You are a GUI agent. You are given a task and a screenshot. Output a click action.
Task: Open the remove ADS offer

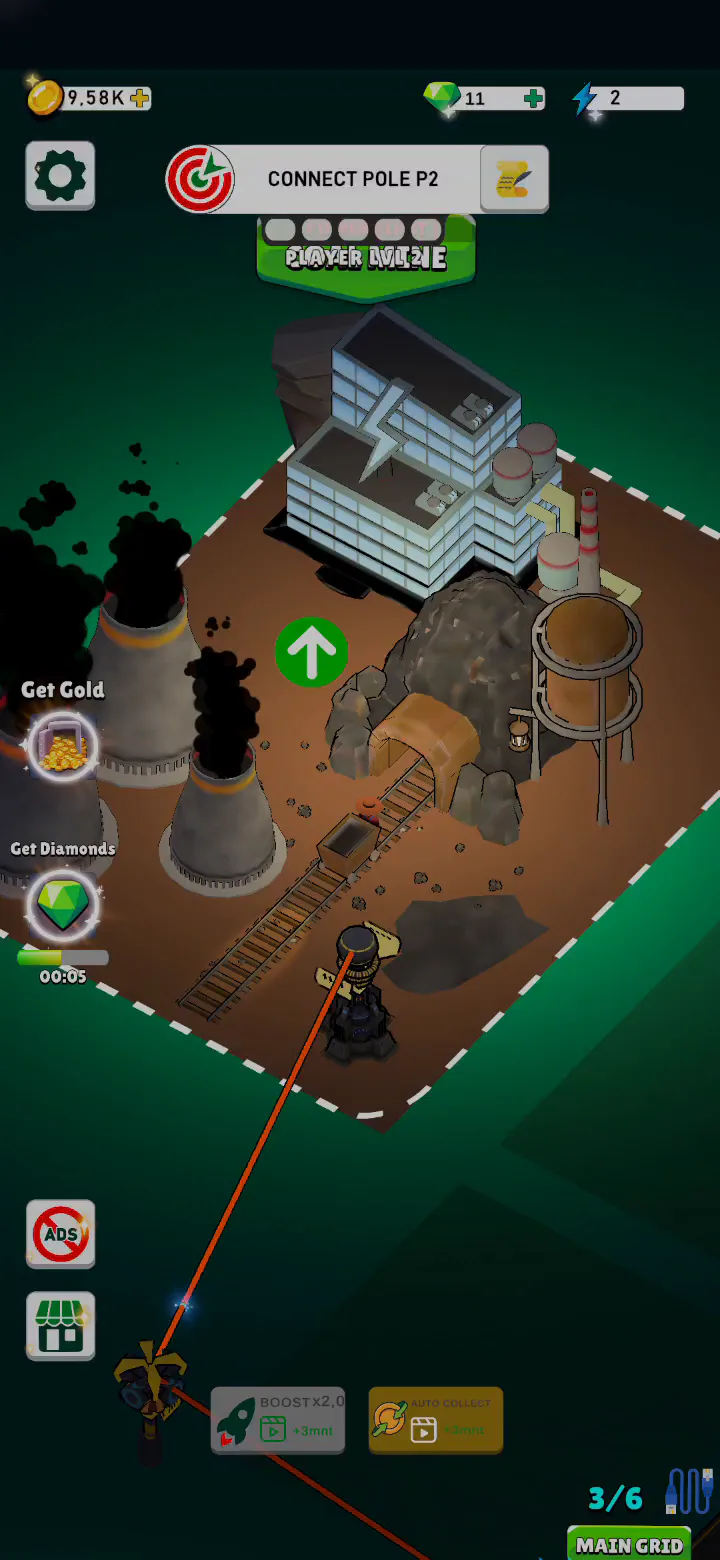click(x=61, y=1233)
